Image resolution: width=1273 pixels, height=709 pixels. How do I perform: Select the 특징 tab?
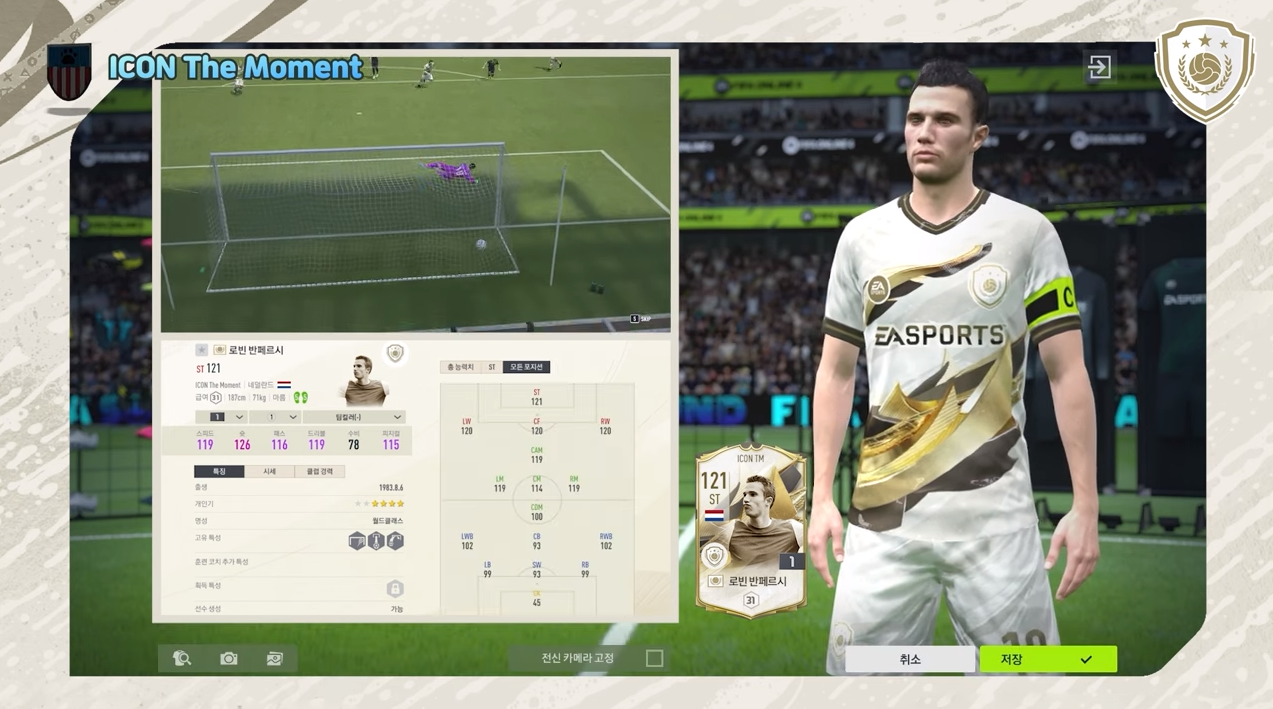[x=219, y=471]
